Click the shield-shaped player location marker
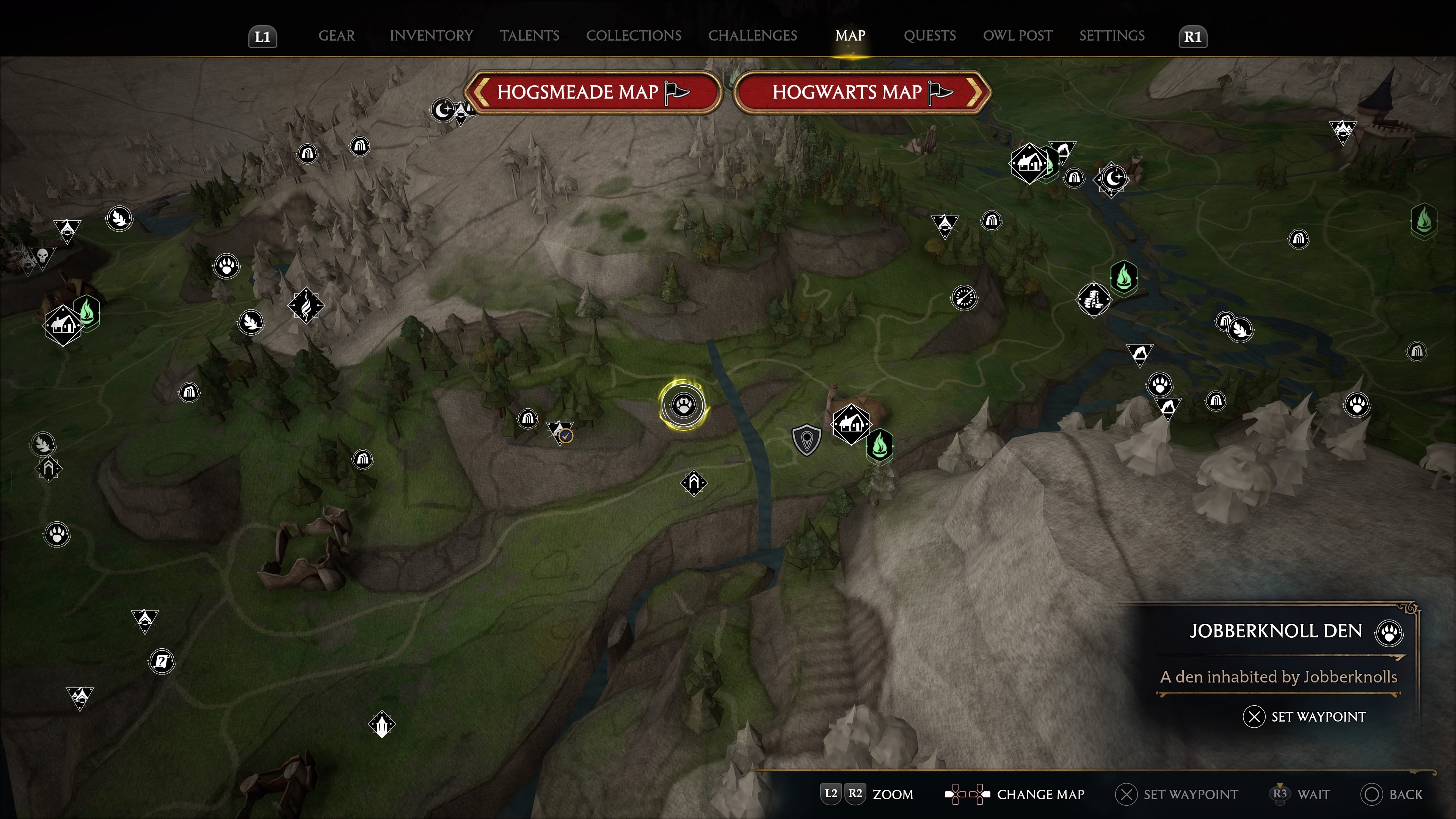Viewport: 1456px width, 819px height. 806,439
